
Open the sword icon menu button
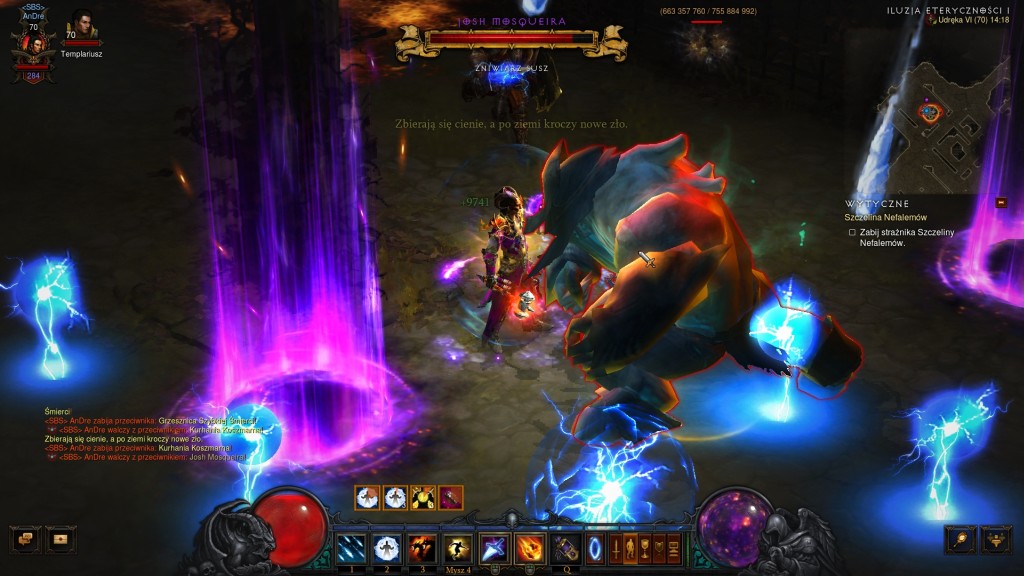615,548
